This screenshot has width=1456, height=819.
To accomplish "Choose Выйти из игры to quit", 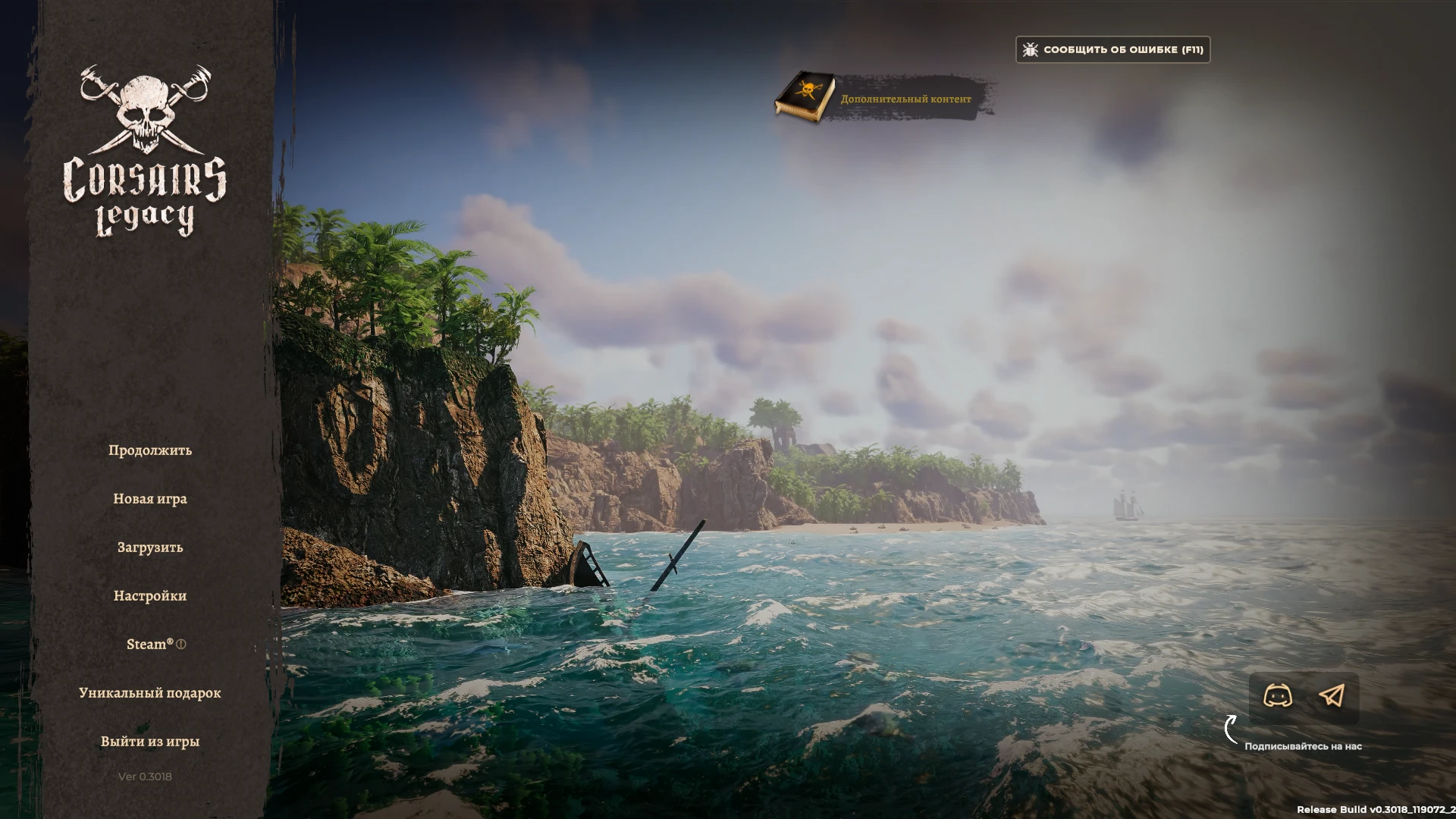I will (x=151, y=741).
